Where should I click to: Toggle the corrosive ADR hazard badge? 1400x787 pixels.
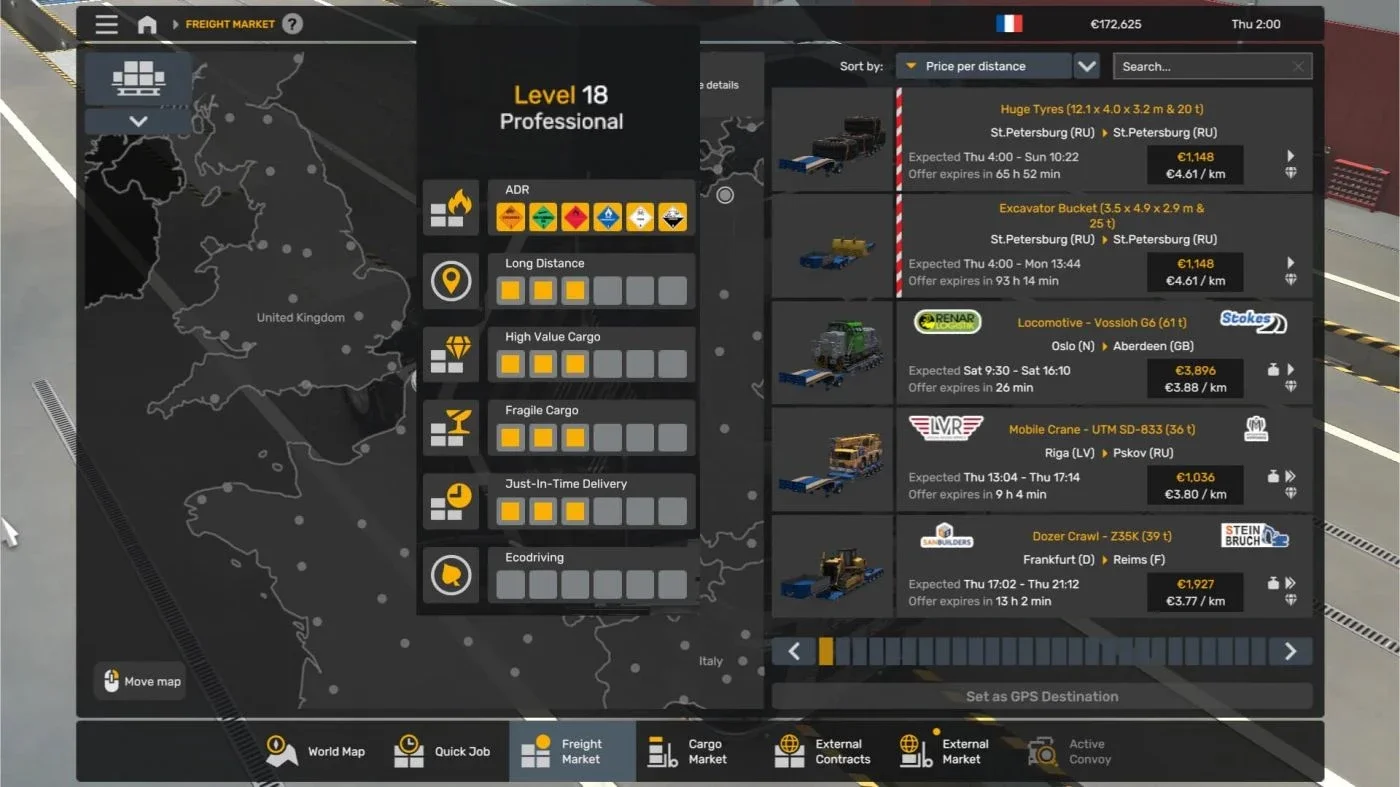point(672,216)
